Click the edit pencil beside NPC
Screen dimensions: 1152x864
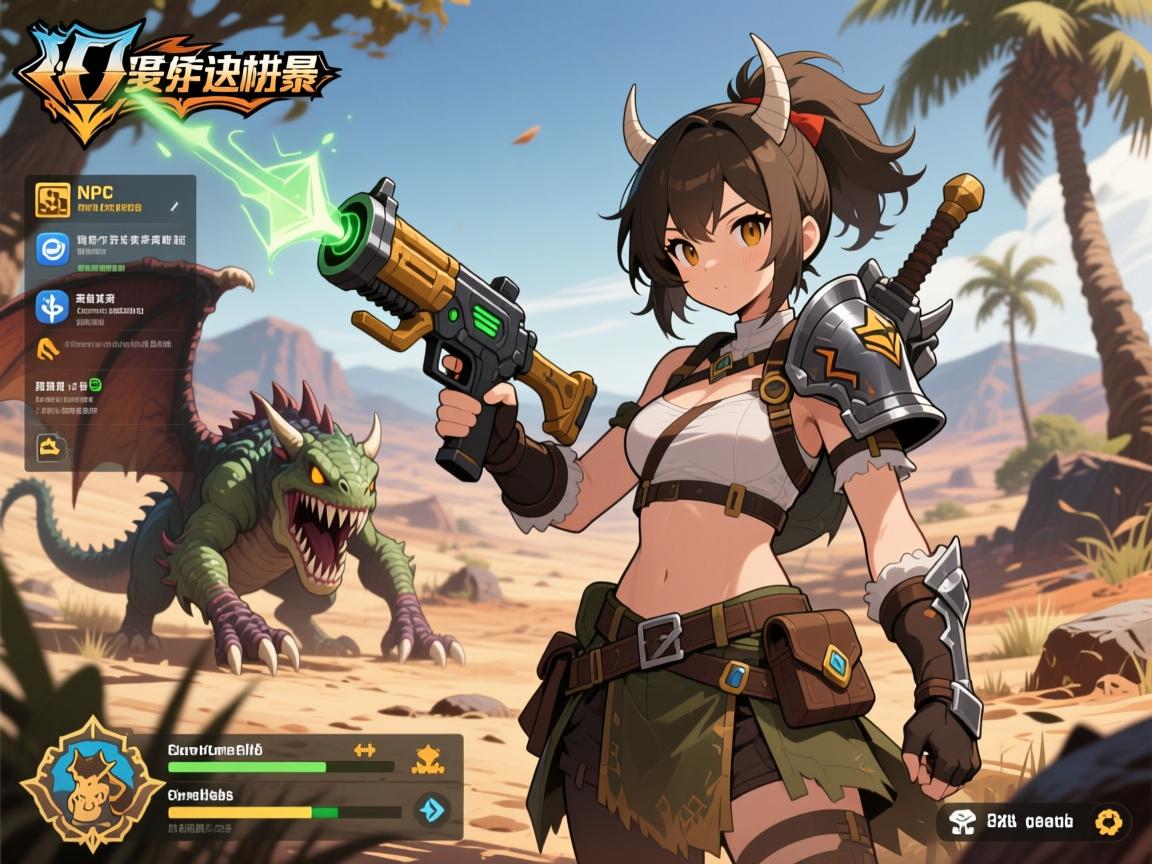[174, 206]
